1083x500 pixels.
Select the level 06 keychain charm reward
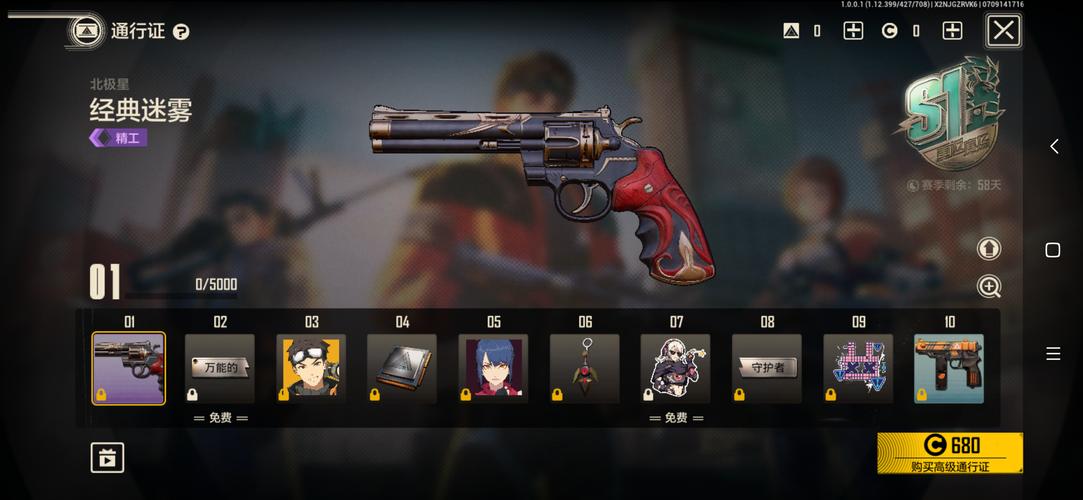pyautogui.click(x=585, y=368)
